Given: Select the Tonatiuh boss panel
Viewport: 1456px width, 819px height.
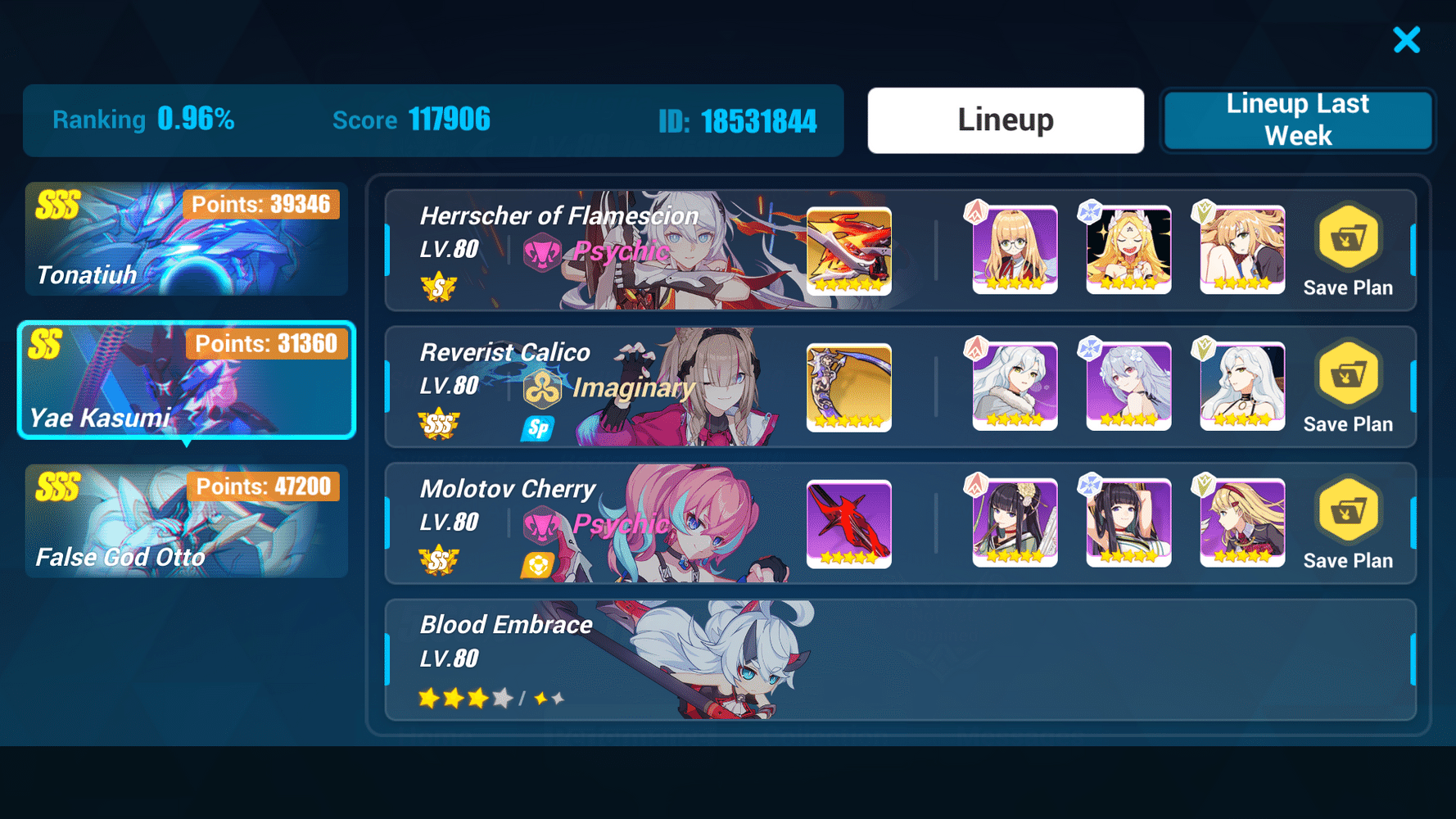Looking at the screenshot, I should coord(187,239).
